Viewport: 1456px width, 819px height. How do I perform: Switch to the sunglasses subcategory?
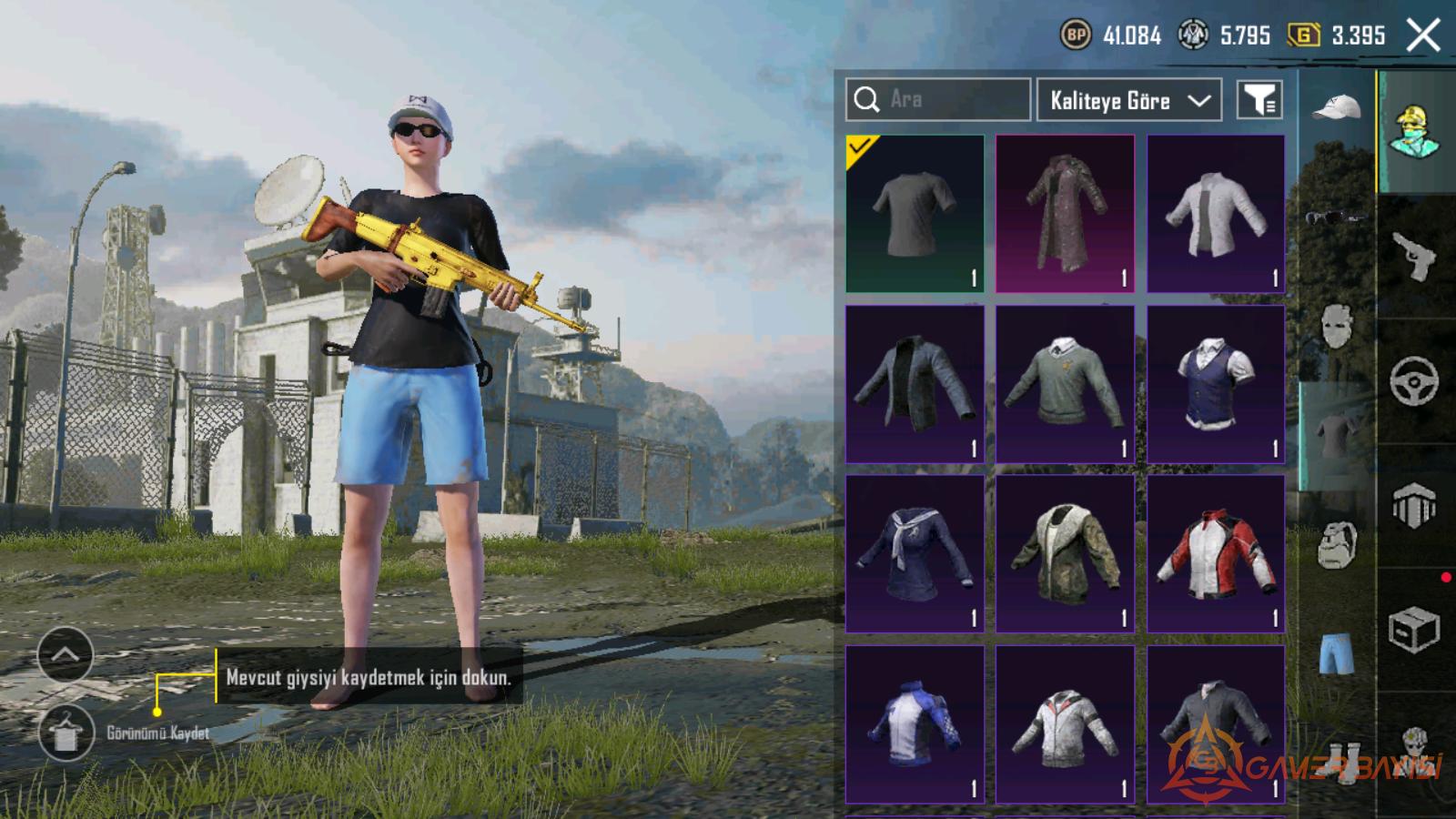[1336, 217]
